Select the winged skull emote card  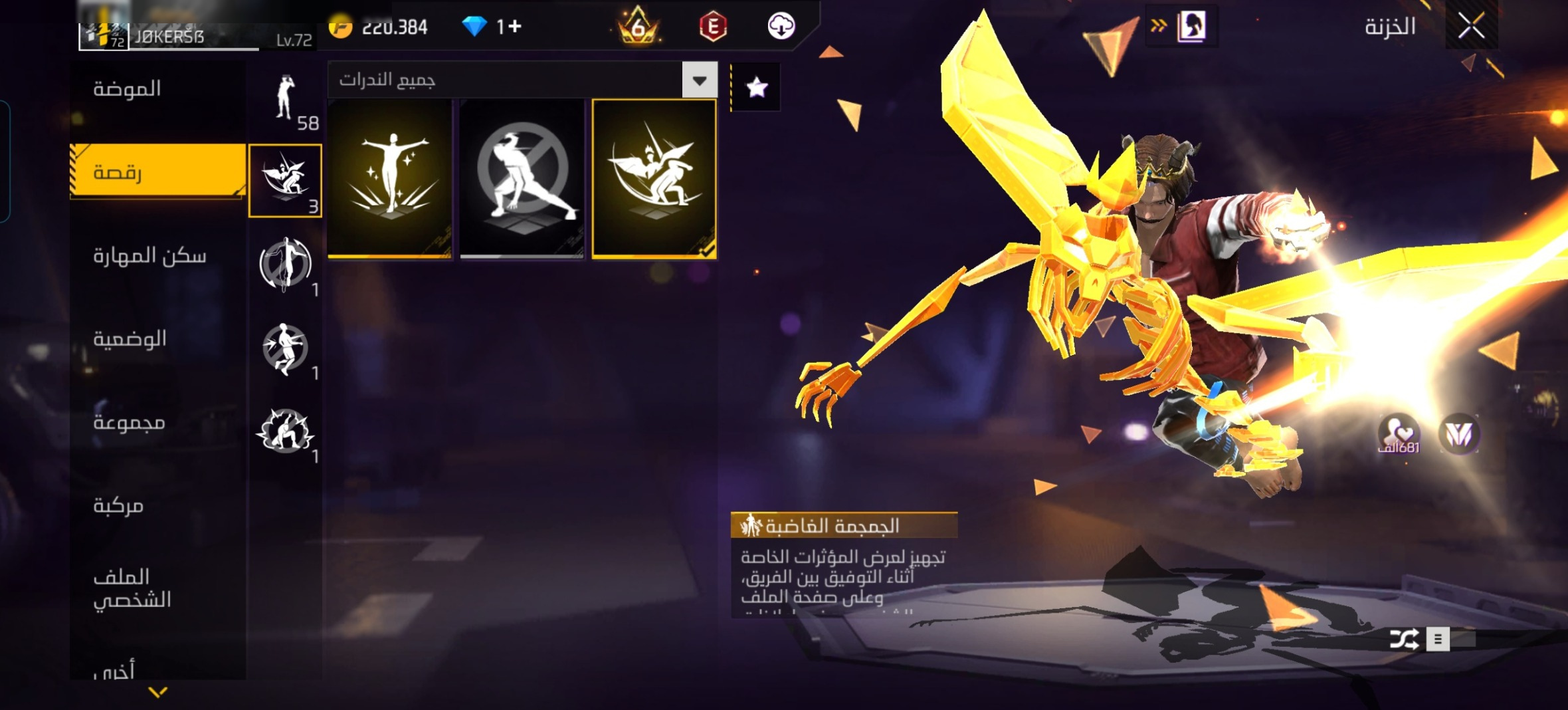654,178
